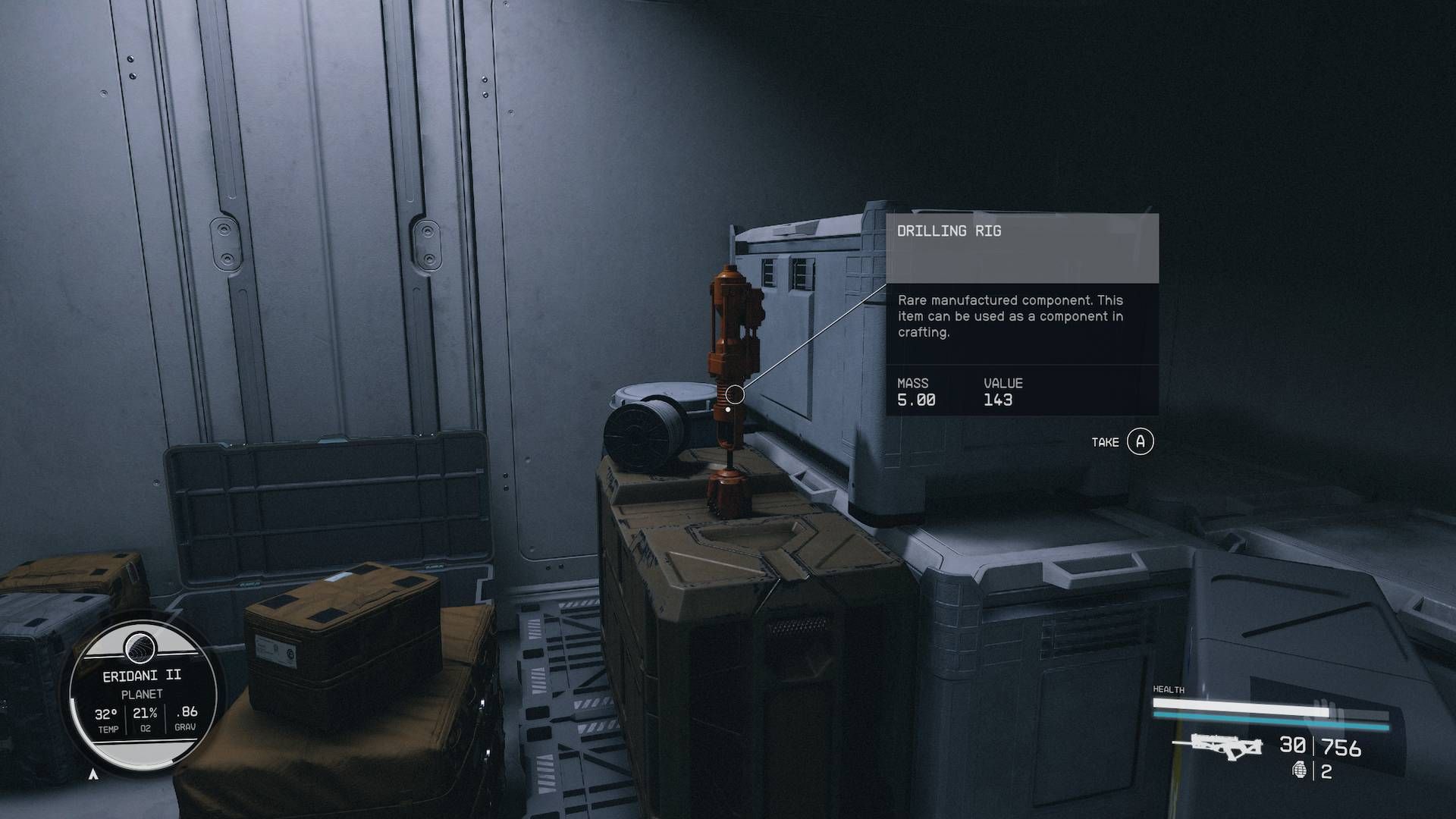The width and height of the screenshot is (1456, 819).
Task: Click the grenade icon
Action: tap(1301, 770)
